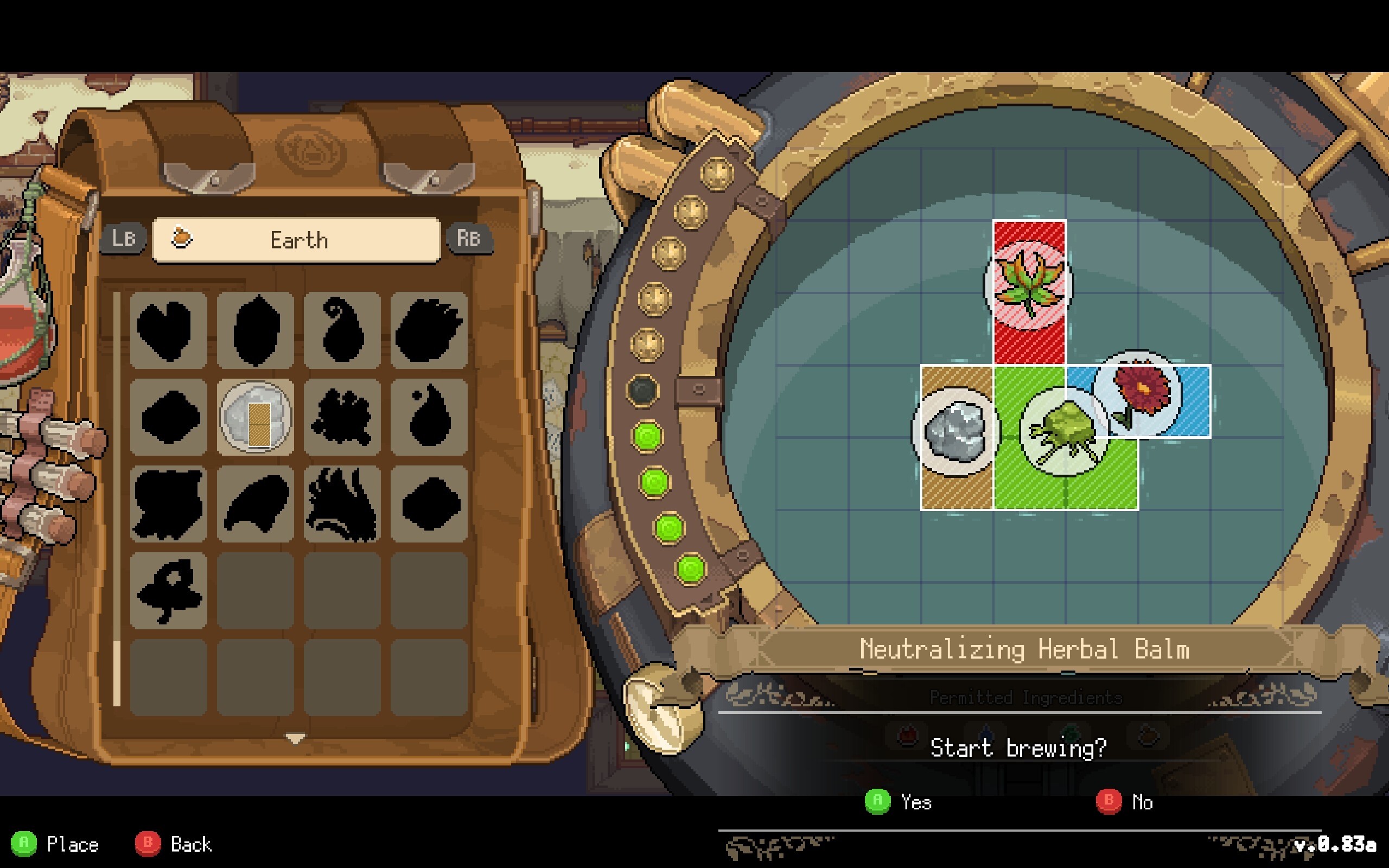Choose the mushroom silhouette ingredient slot
This screenshot has height=868, width=1389.
[168, 590]
